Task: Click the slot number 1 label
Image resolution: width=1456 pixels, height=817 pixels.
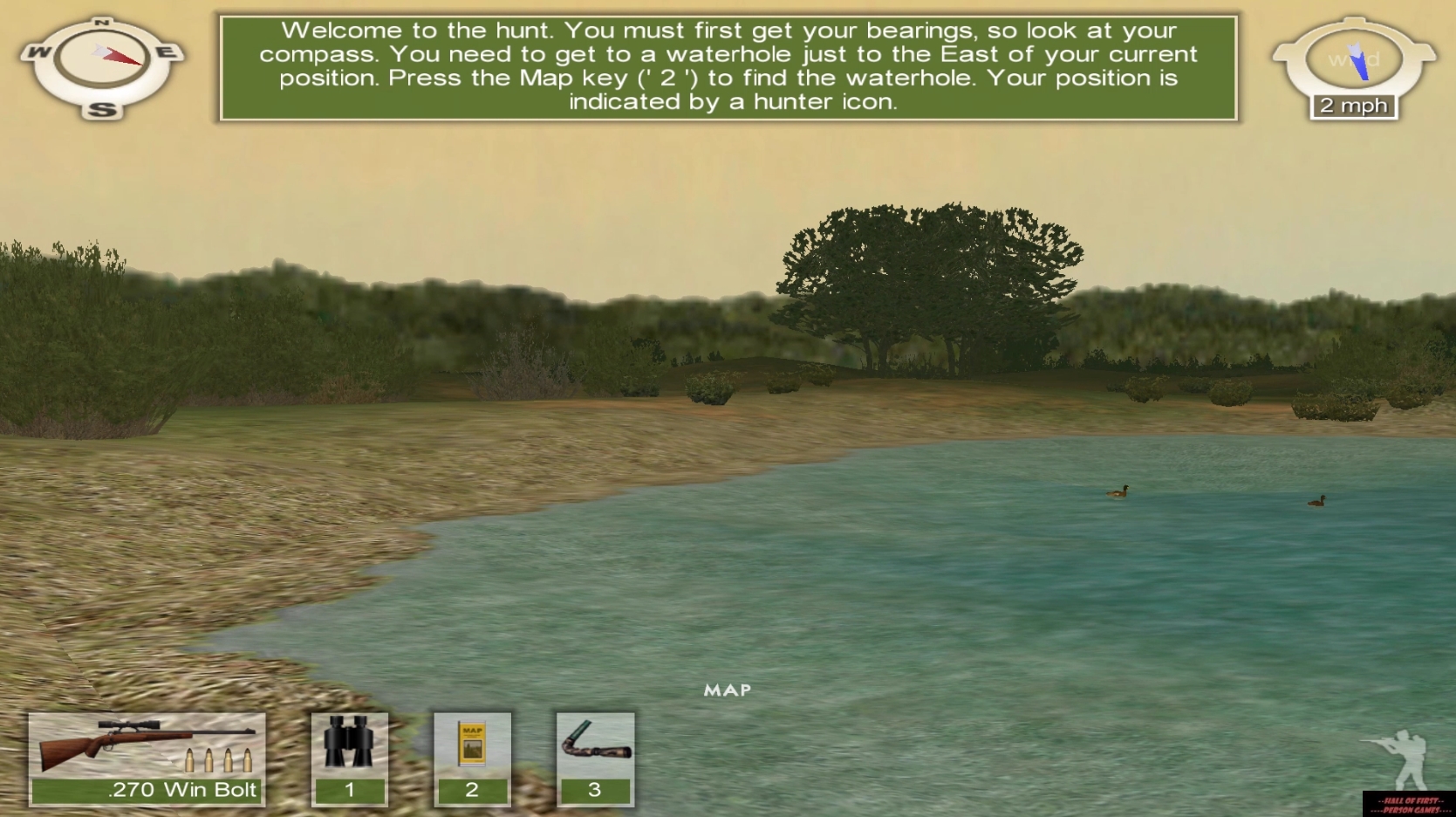Action: (x=349, y=790)
